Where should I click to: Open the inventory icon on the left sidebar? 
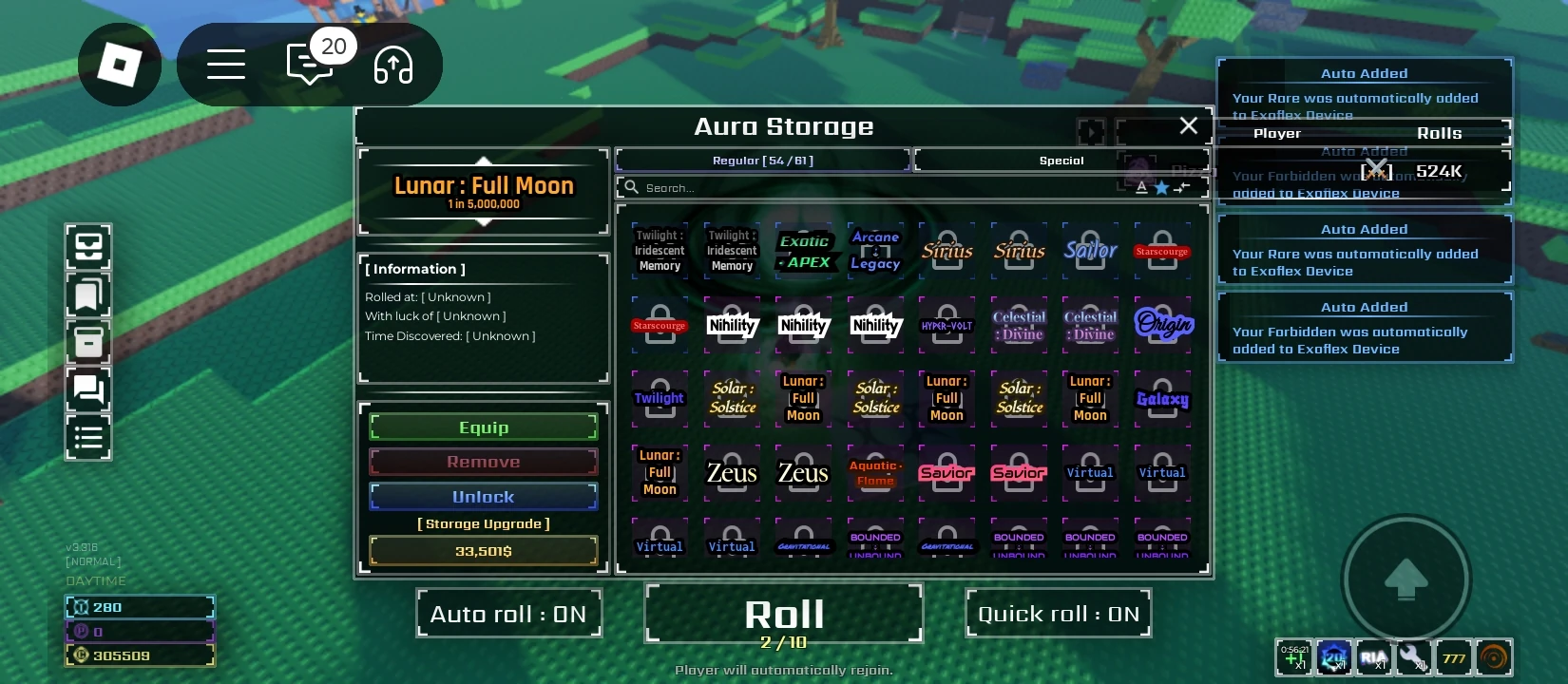[x=88, y=247]
